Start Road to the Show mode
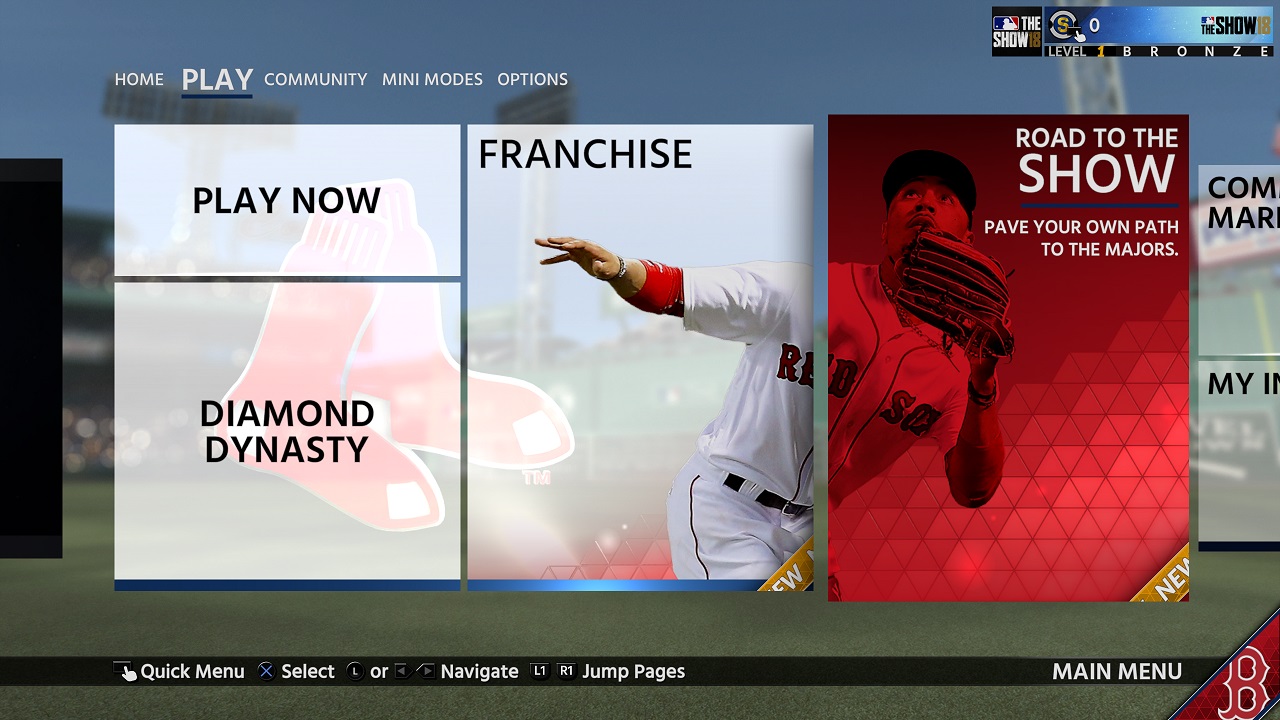This screenshot has height=720, width=1280. 1008,357
